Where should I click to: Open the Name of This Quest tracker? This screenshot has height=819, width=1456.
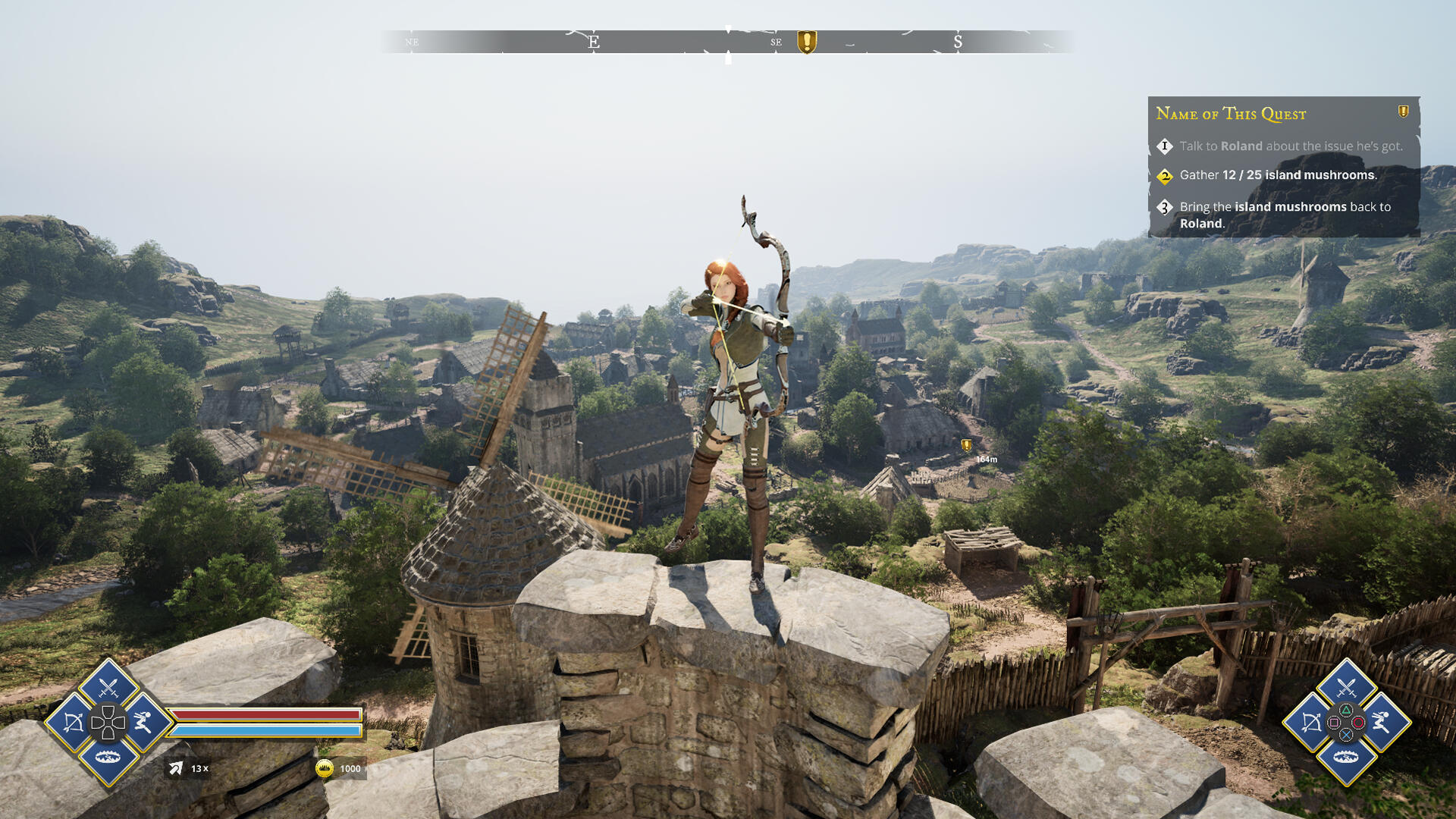(x=1231, y=114)
